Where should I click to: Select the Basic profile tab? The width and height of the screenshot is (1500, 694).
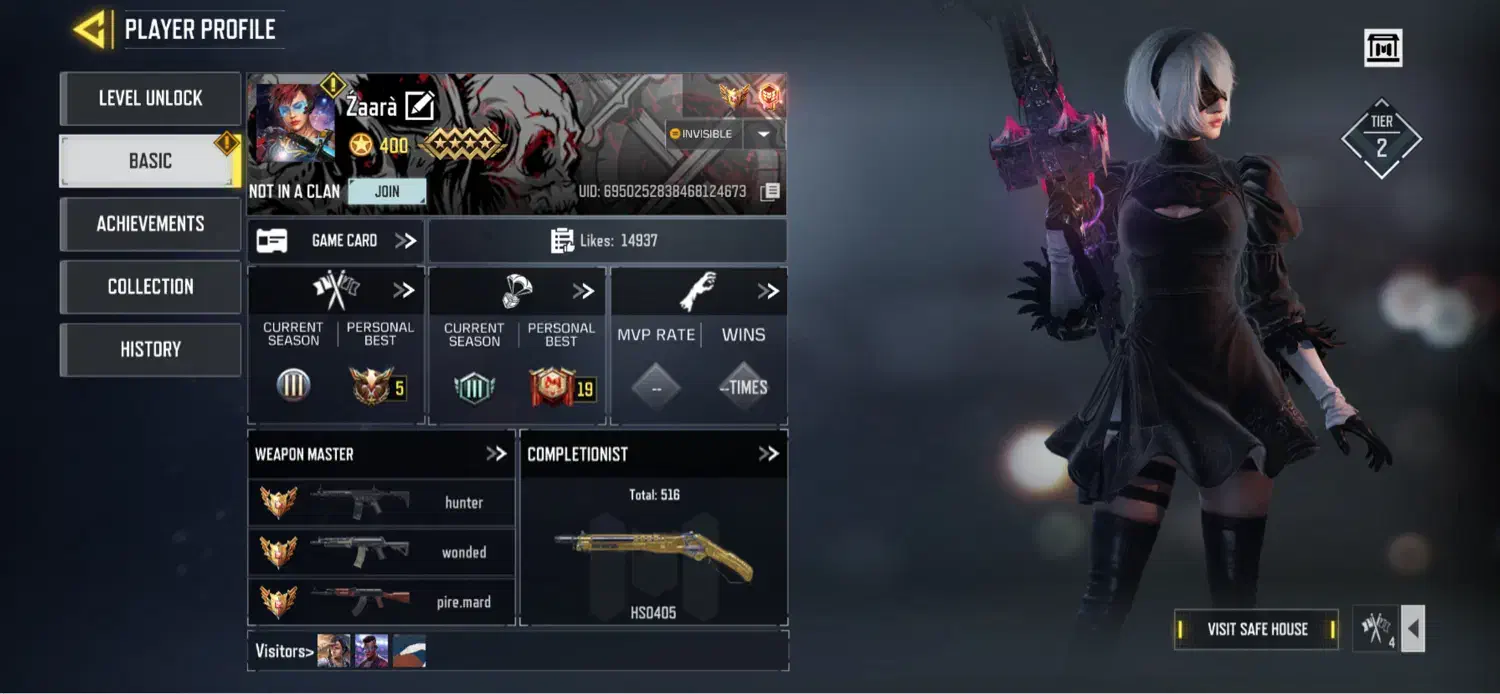tap(150, 161)
